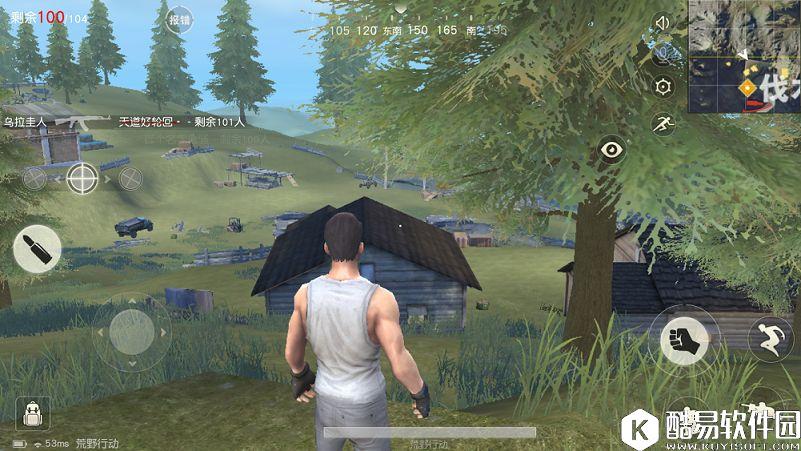The width and height of the screenshot is (801, 451).
Task: Tap the movement joystick pad
Action: point(132,332)
